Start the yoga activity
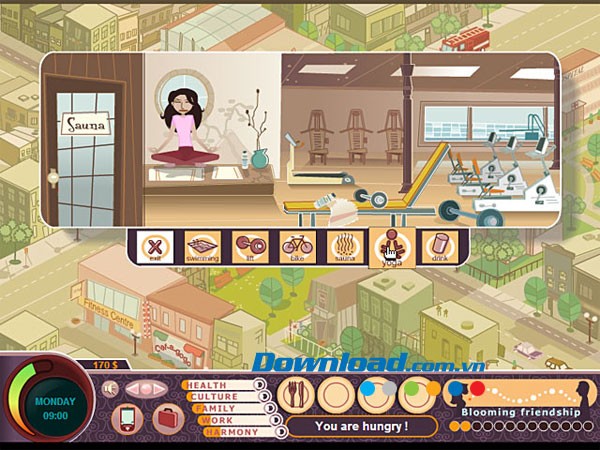Viewport: 600px width, 450px height. tap(391, 246)
